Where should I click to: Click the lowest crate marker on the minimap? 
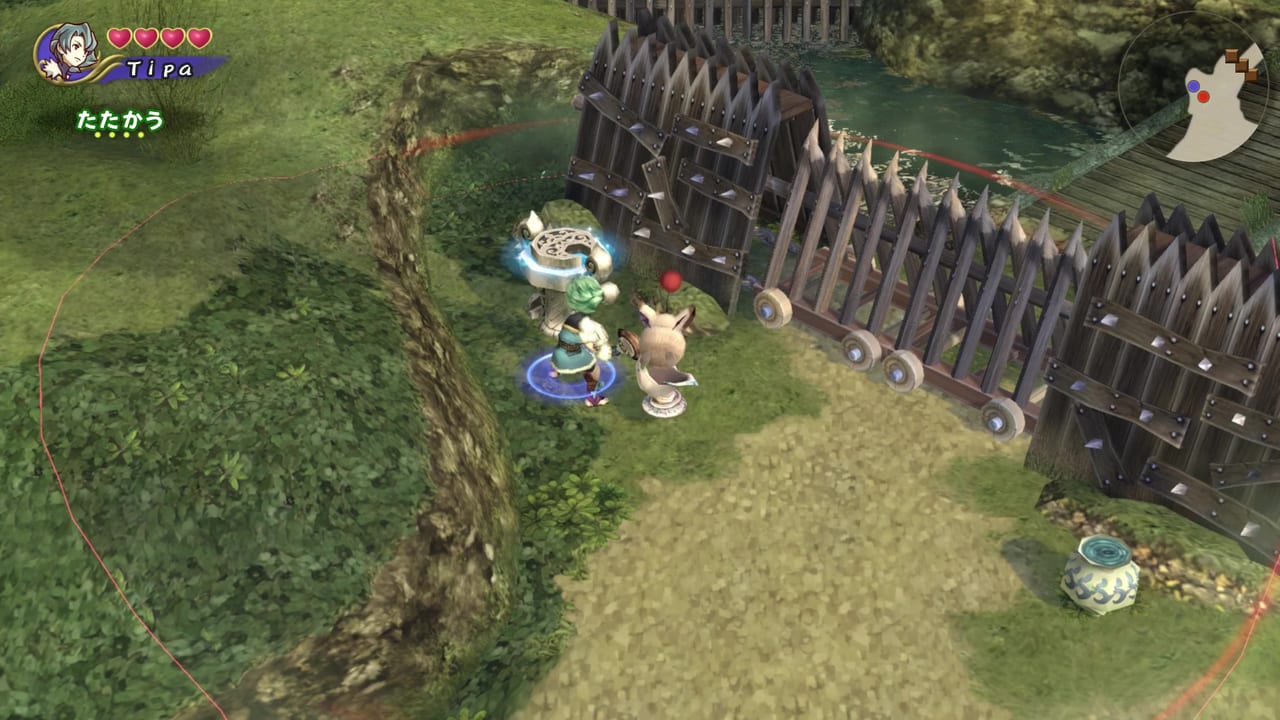coord(1252,74)
